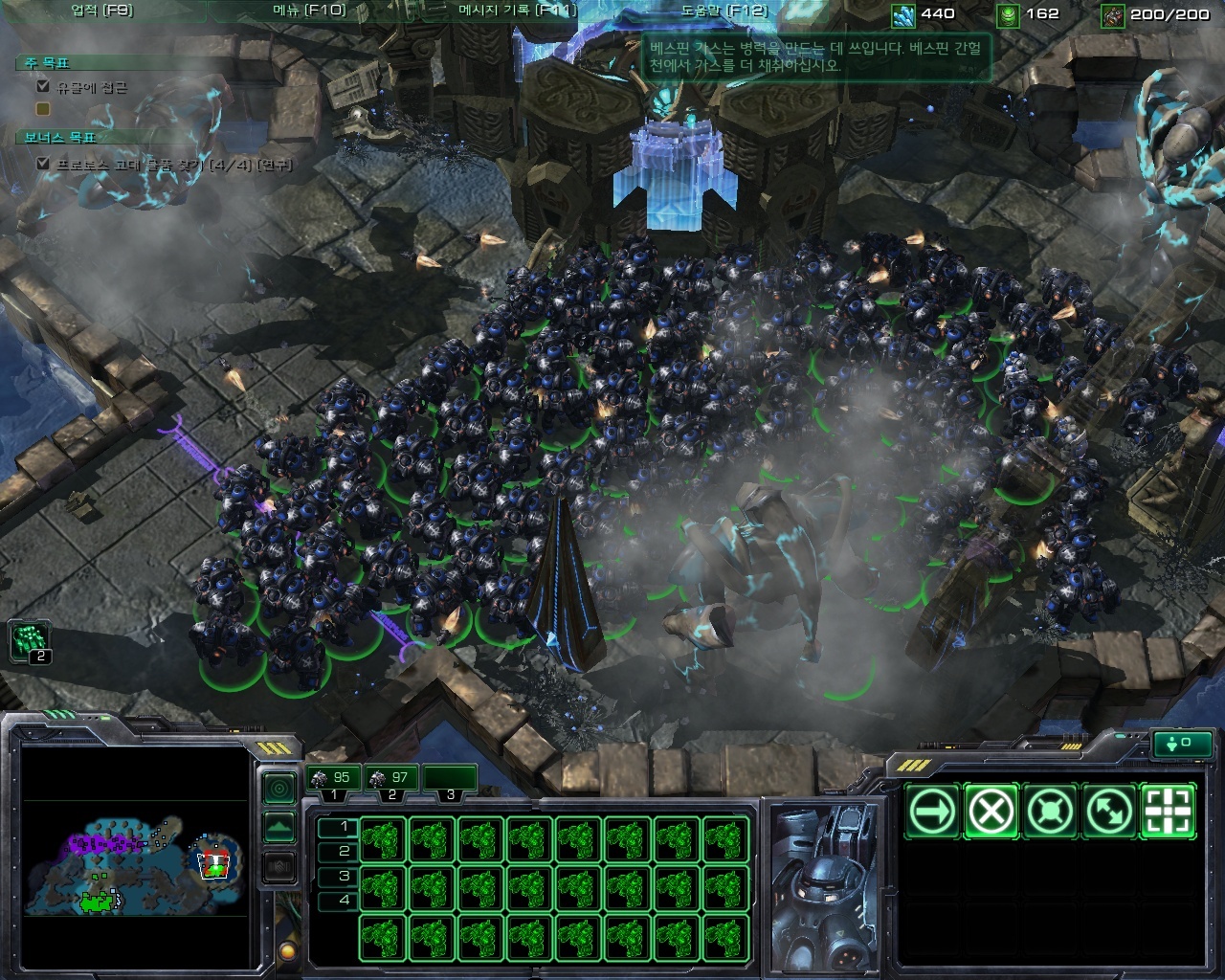Image resolution: width=1225 pixels, height=980 pixels.
Task: Switch to selection page 4
Action: [338, 900]
